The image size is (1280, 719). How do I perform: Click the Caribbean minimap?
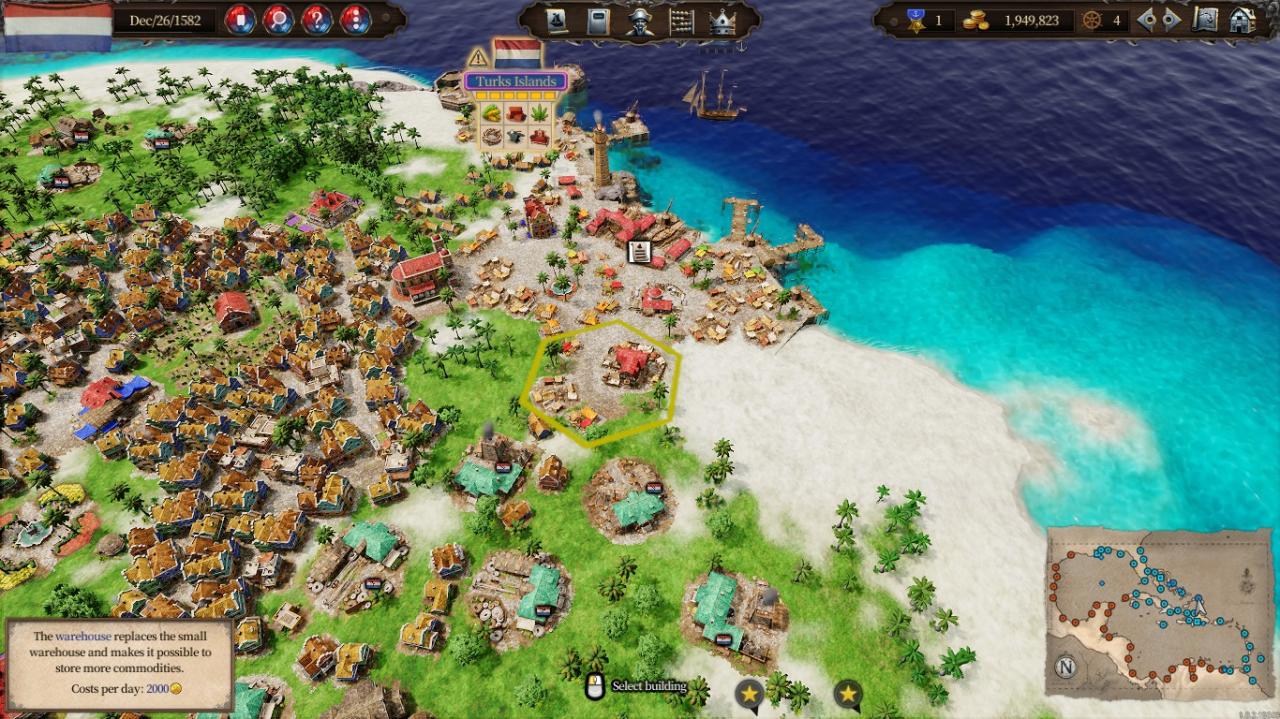tap(1160, 610)
